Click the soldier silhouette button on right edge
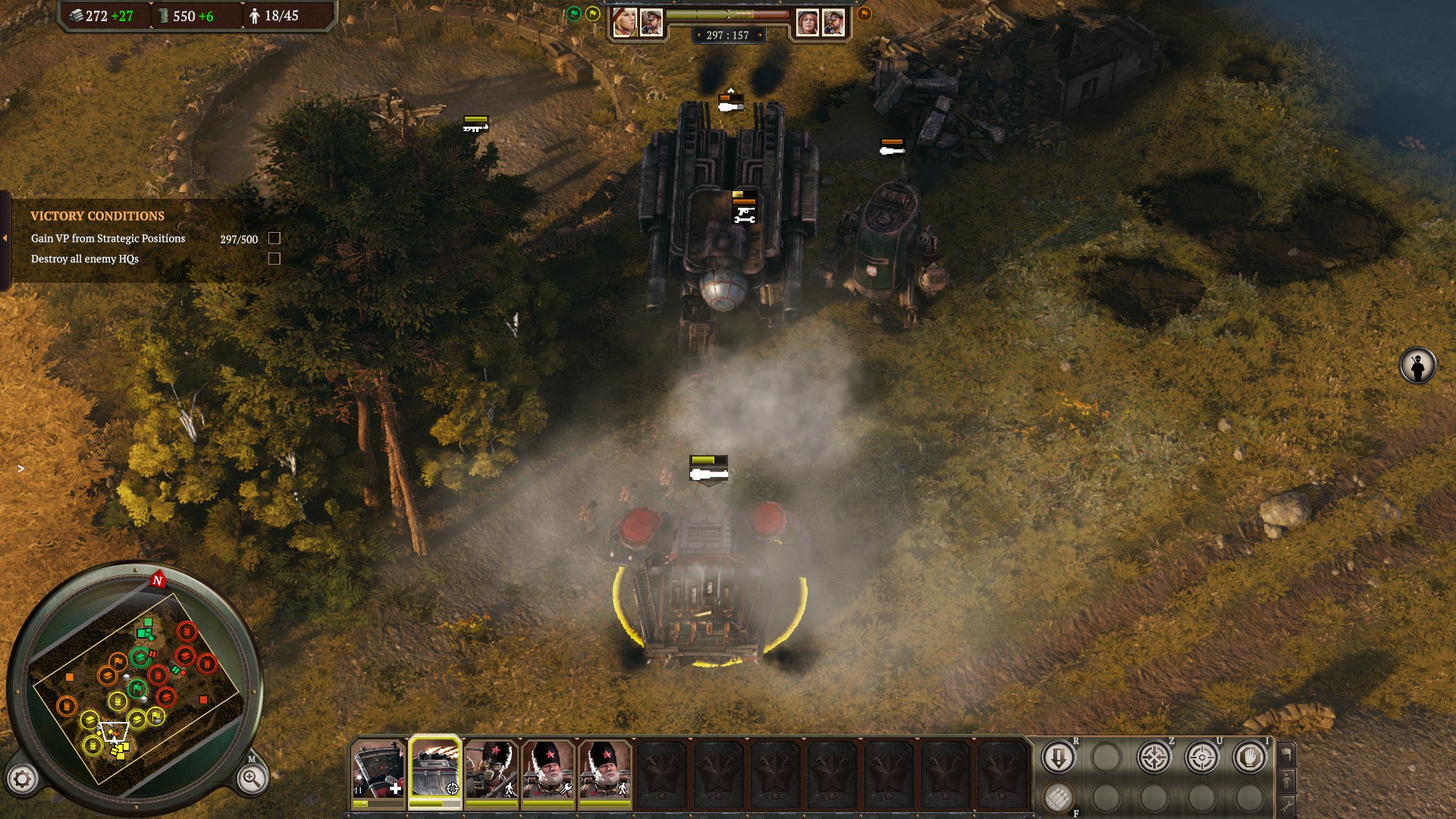Viewport: 1456px width, 819px height. click(1417, 366)
